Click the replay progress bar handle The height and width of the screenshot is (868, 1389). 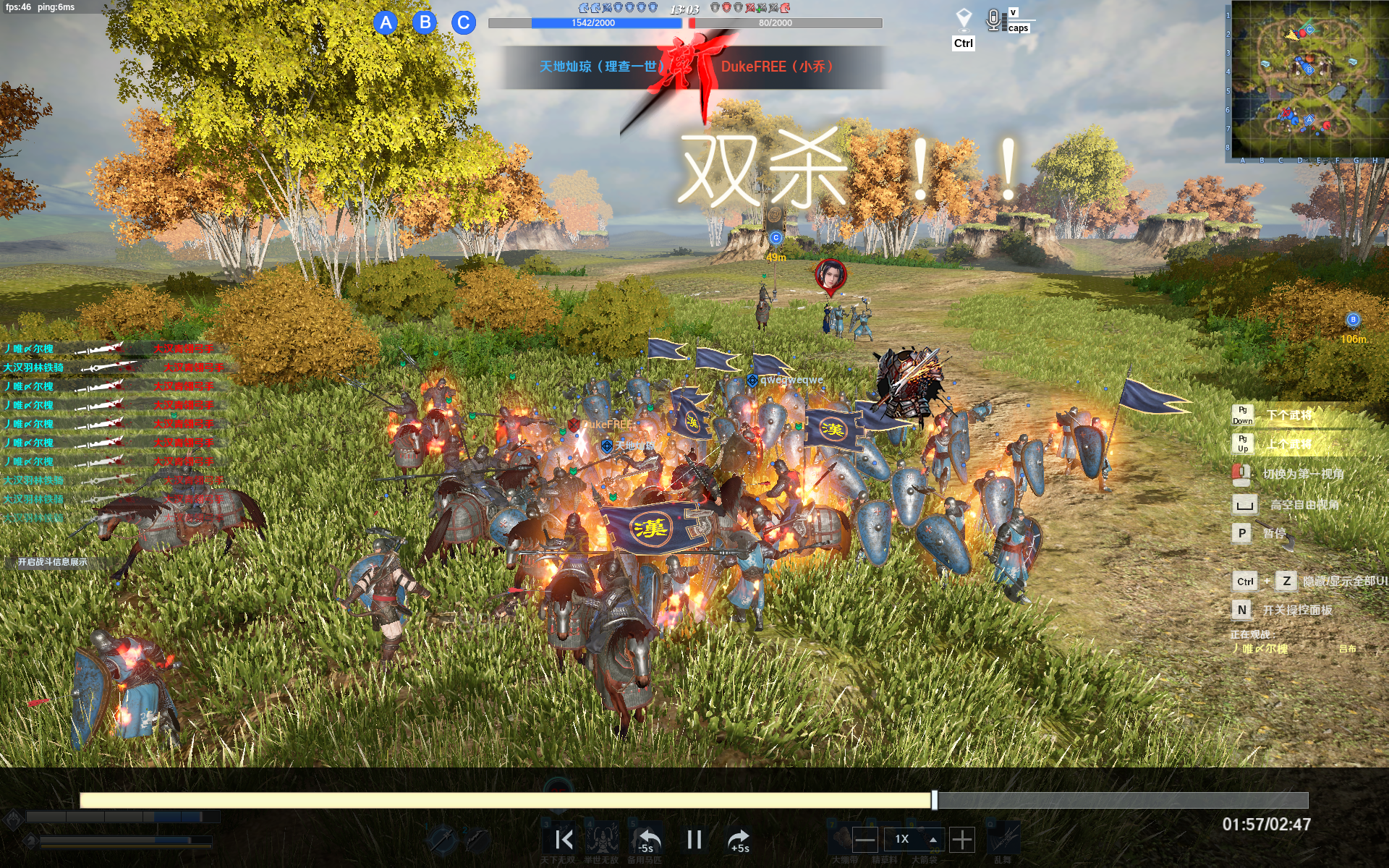click(x=935, y=800)
